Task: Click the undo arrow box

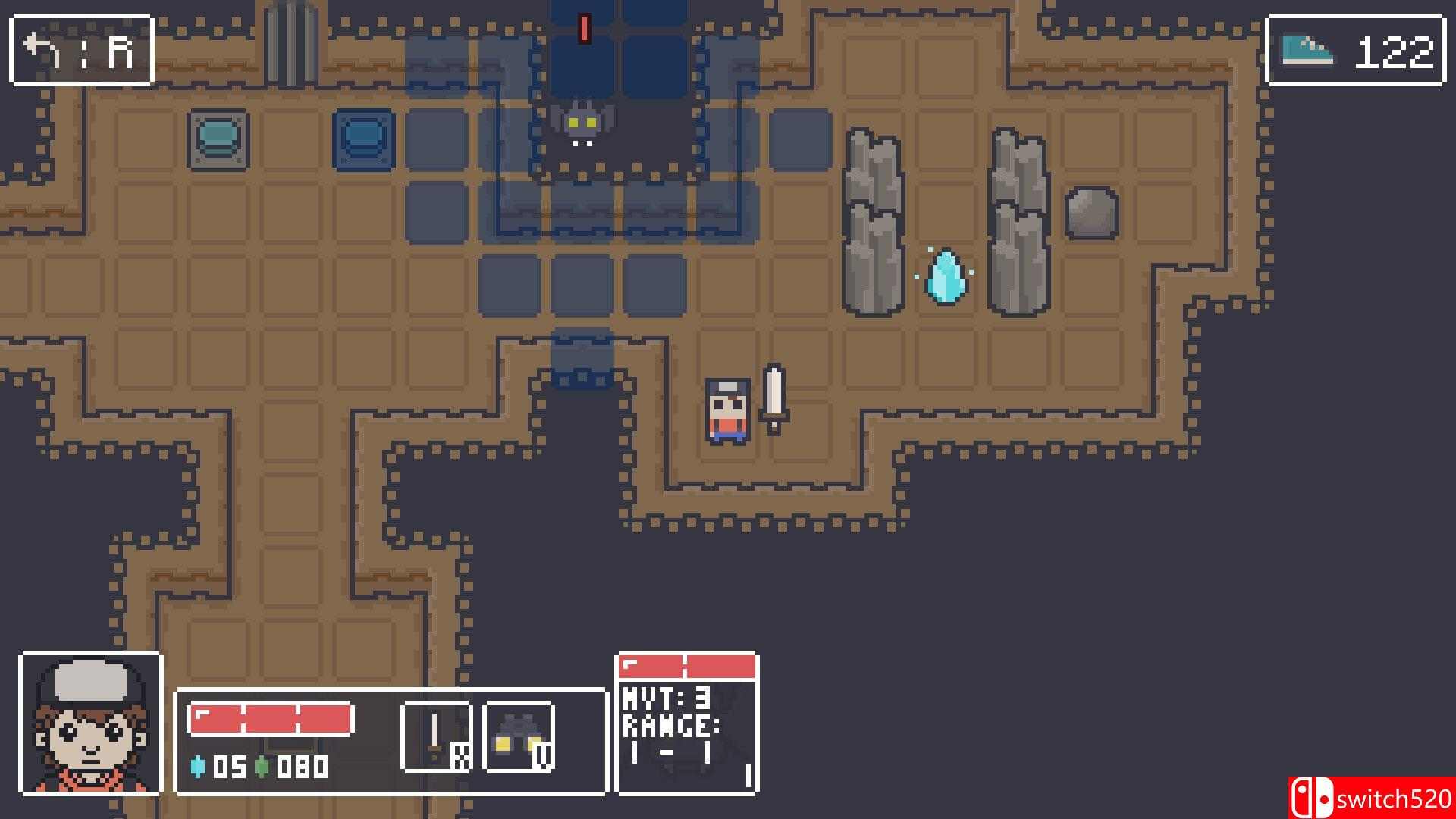Action: [x=82, y=50]
